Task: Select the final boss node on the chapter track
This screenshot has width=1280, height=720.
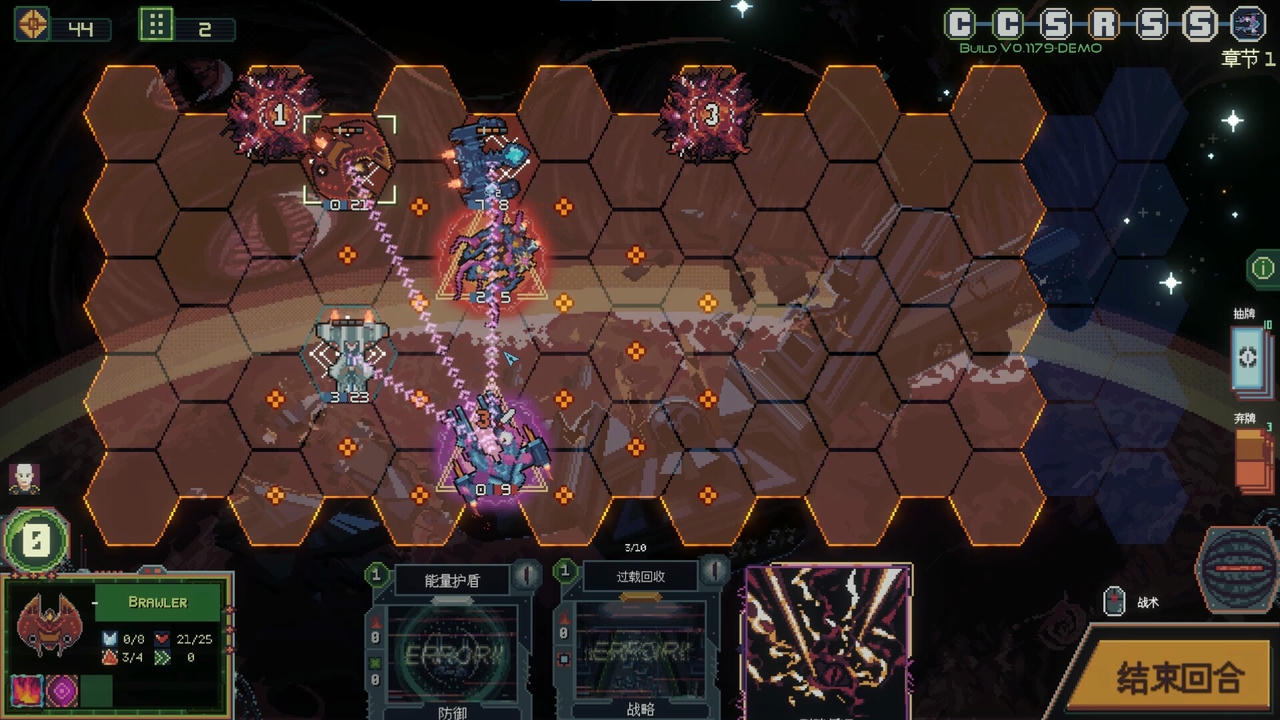Action: (1247, 23)
